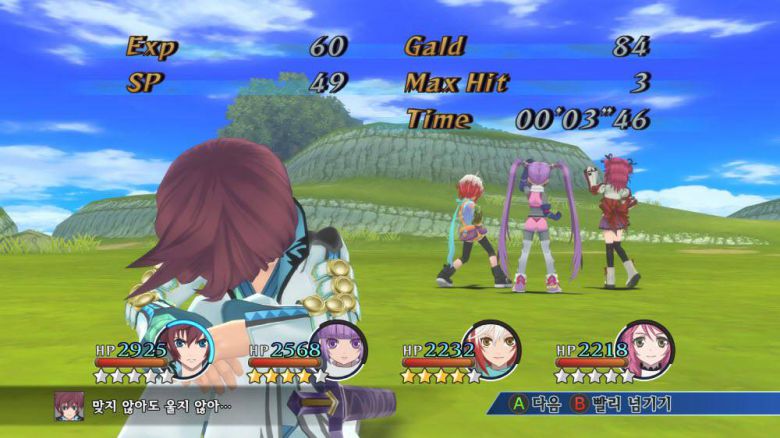Choose the purple-haired girl party portrait
780x438 pixels.
click(x=339, y=347)
